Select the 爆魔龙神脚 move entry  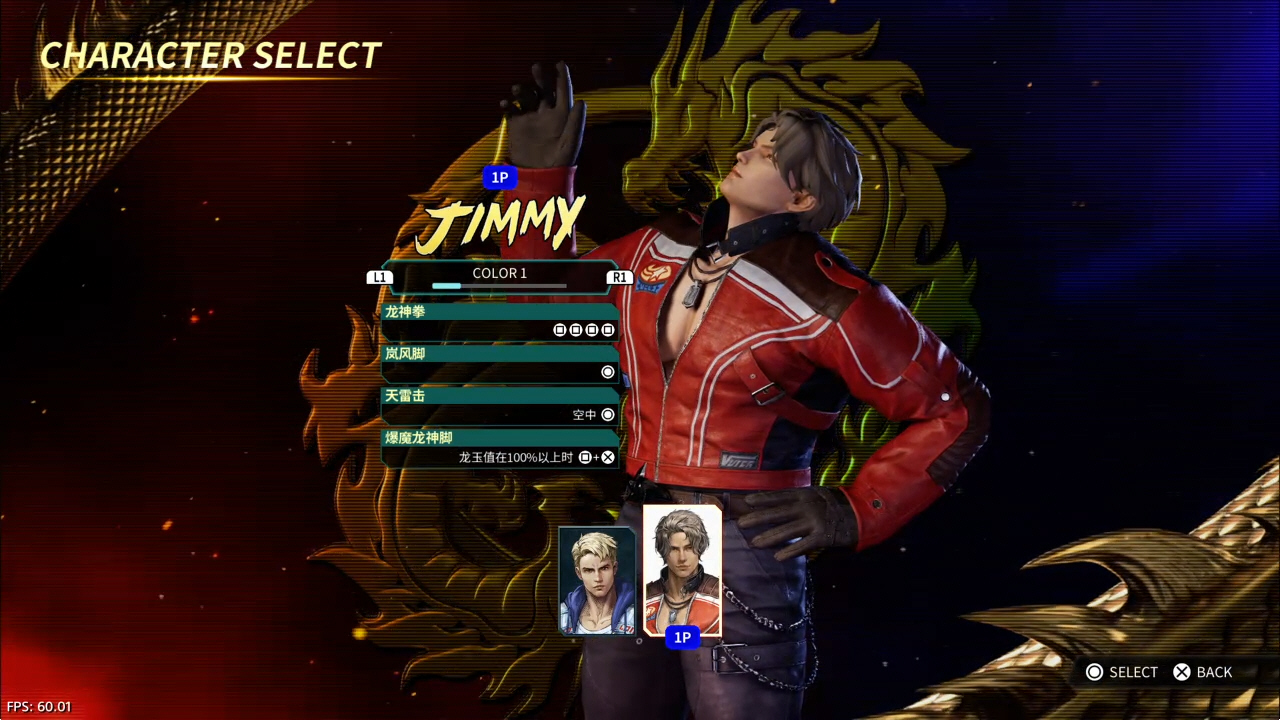(x=499, y=448)
